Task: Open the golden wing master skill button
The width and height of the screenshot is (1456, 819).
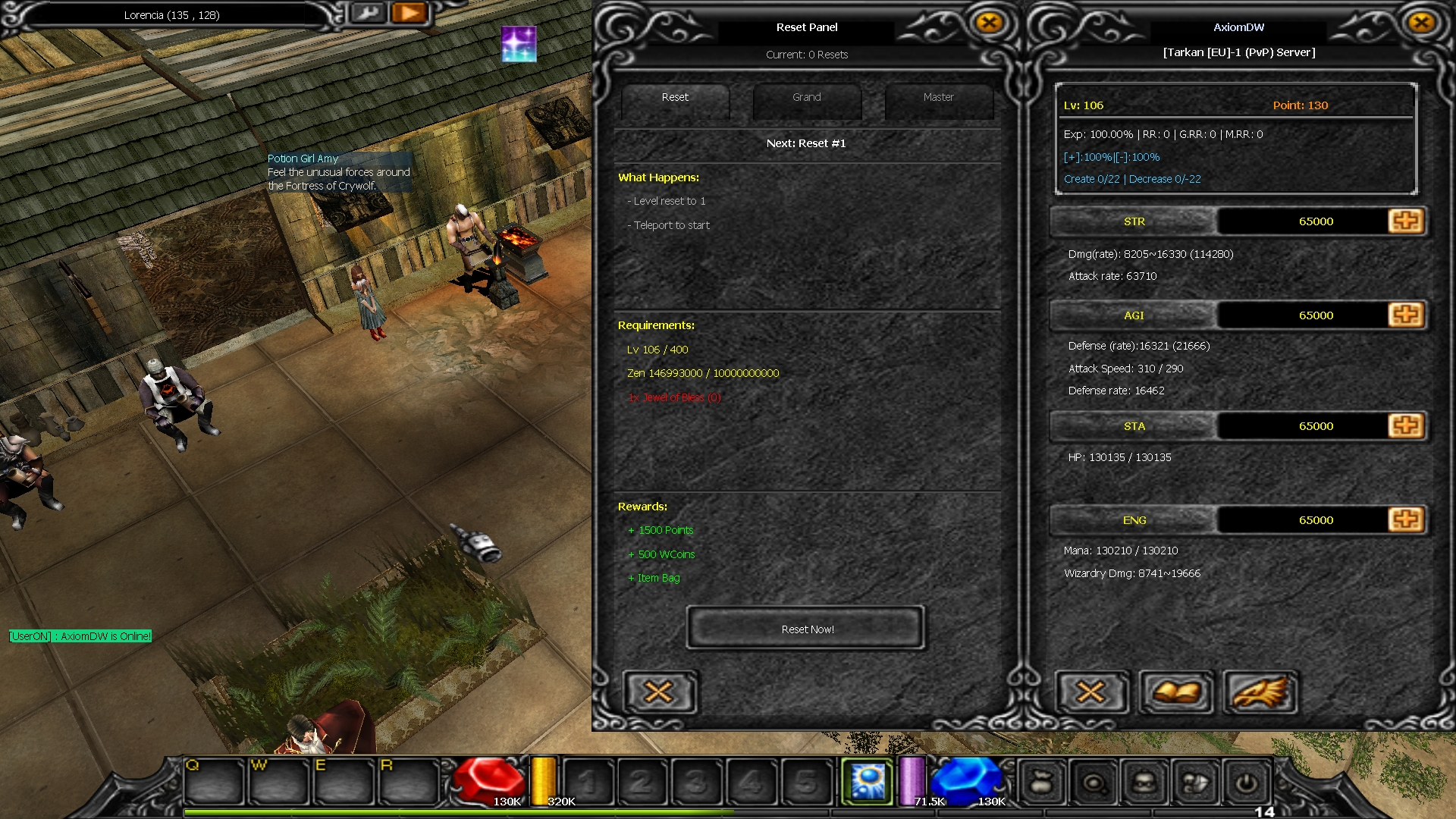Action: 1260,692
